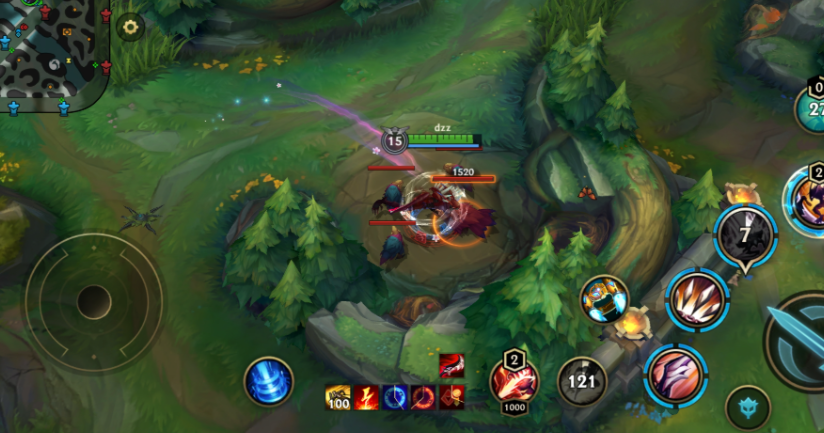Cast the pink spiral ability
This screenshot has width=824, height=433.
(x=676, y=376)
